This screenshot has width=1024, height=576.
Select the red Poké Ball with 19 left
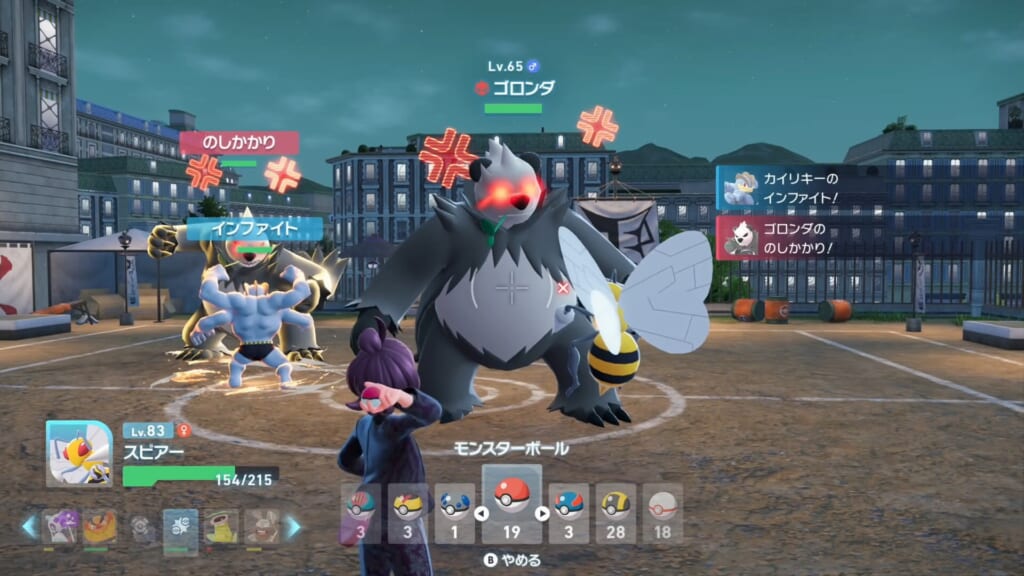click(511, 505)
